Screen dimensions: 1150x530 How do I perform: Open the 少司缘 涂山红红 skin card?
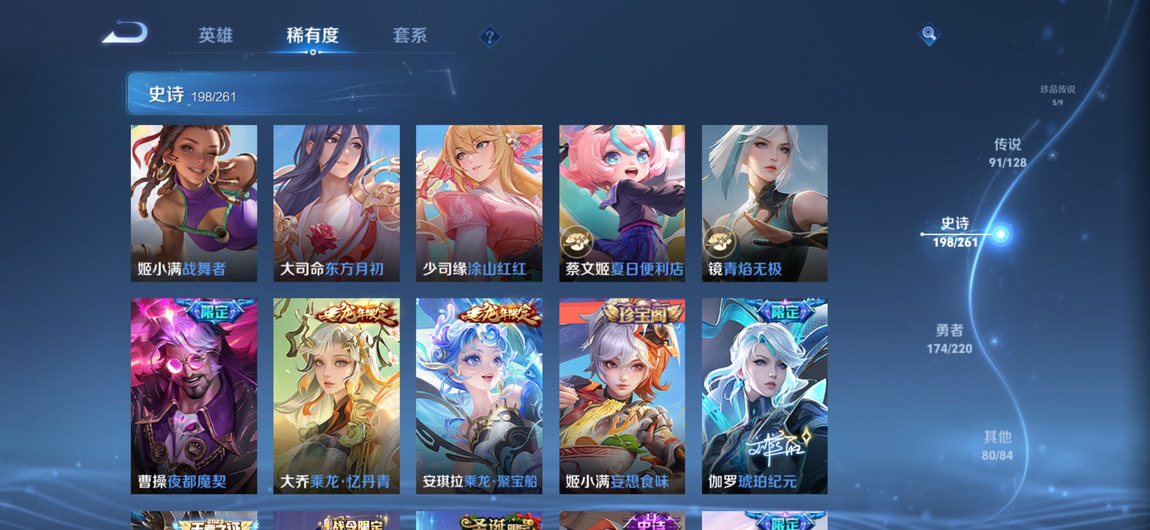(479, 203)
